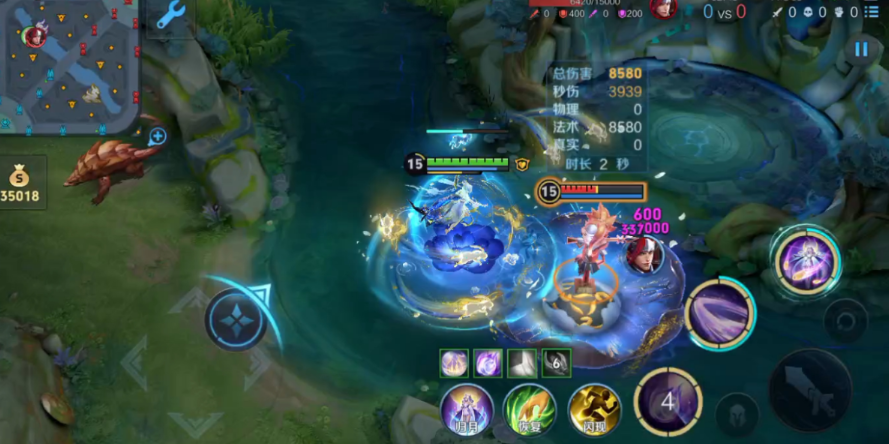
Task: Pause the match with the pause button
Action: coord(861,49)
